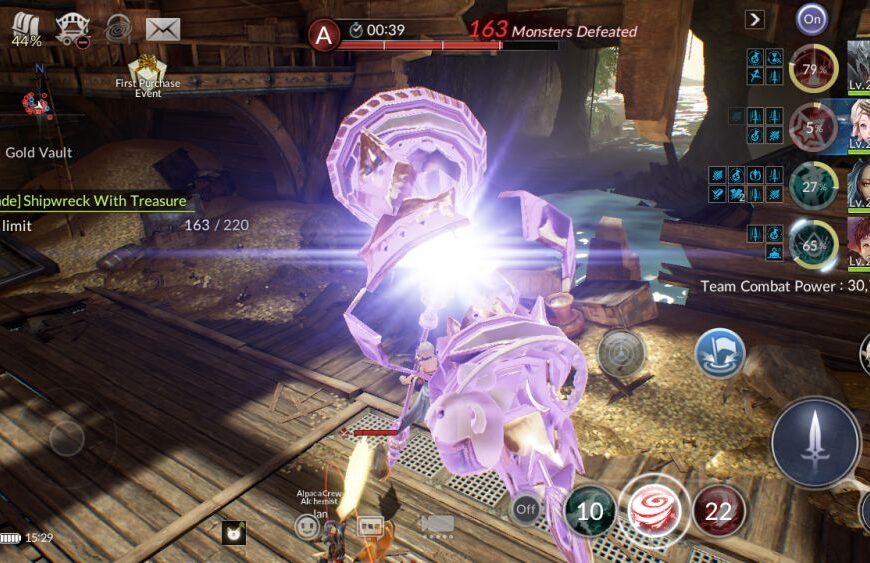Toggle the purple On button

coord(811,18)
